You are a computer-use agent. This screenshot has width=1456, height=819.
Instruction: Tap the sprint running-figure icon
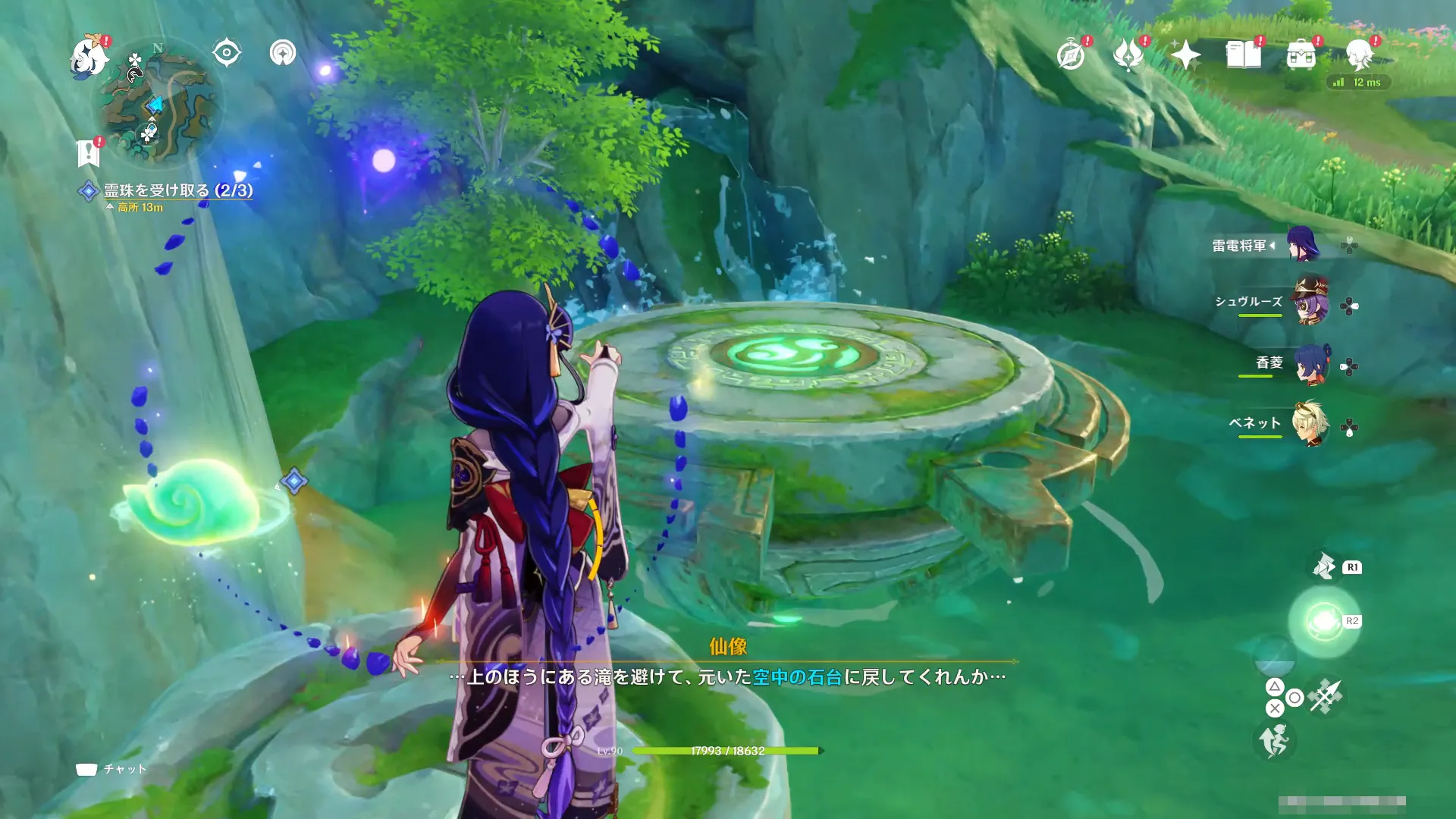(x=1275, y=741)
